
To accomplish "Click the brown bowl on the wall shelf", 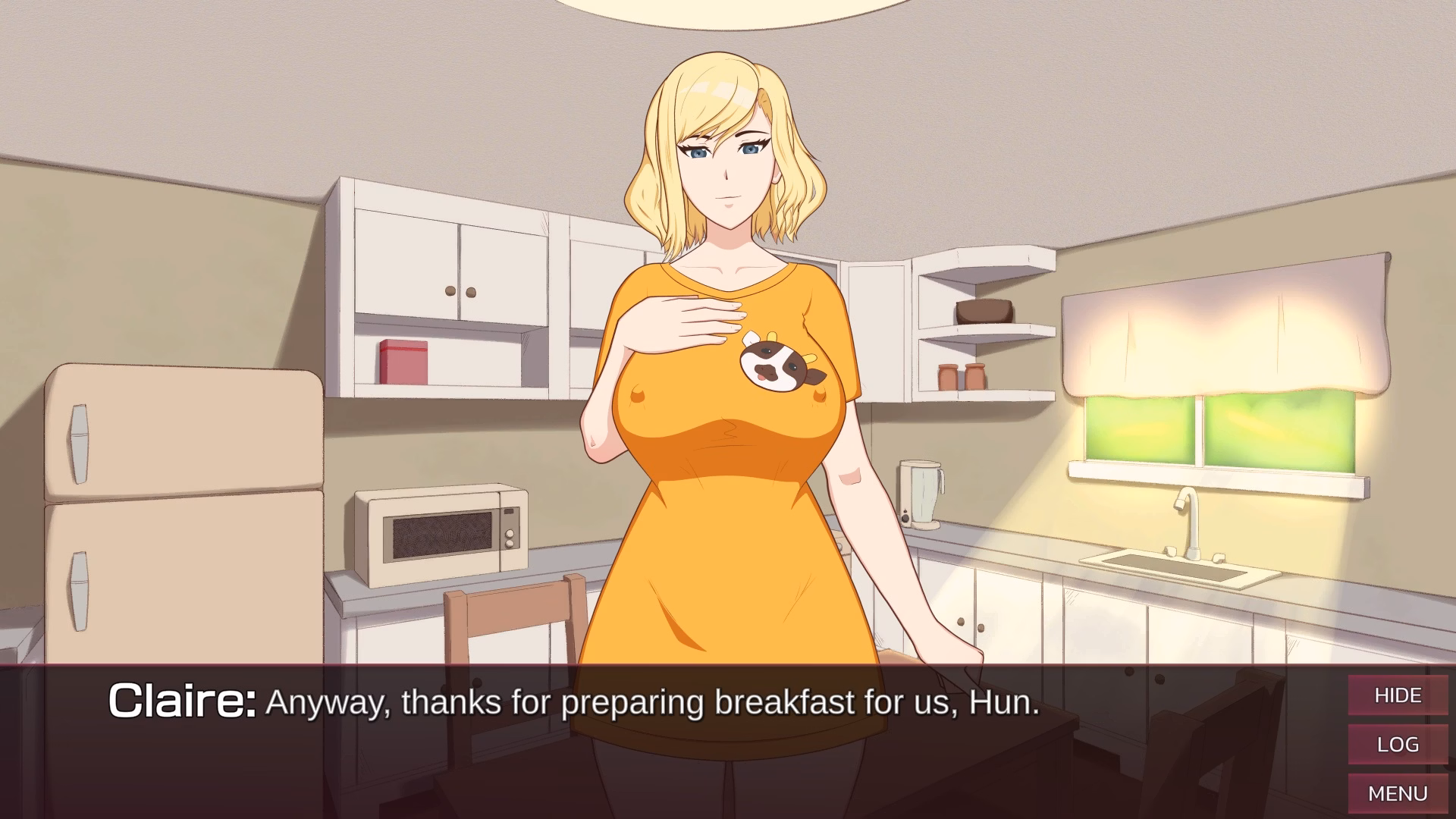I will (984, 311).
